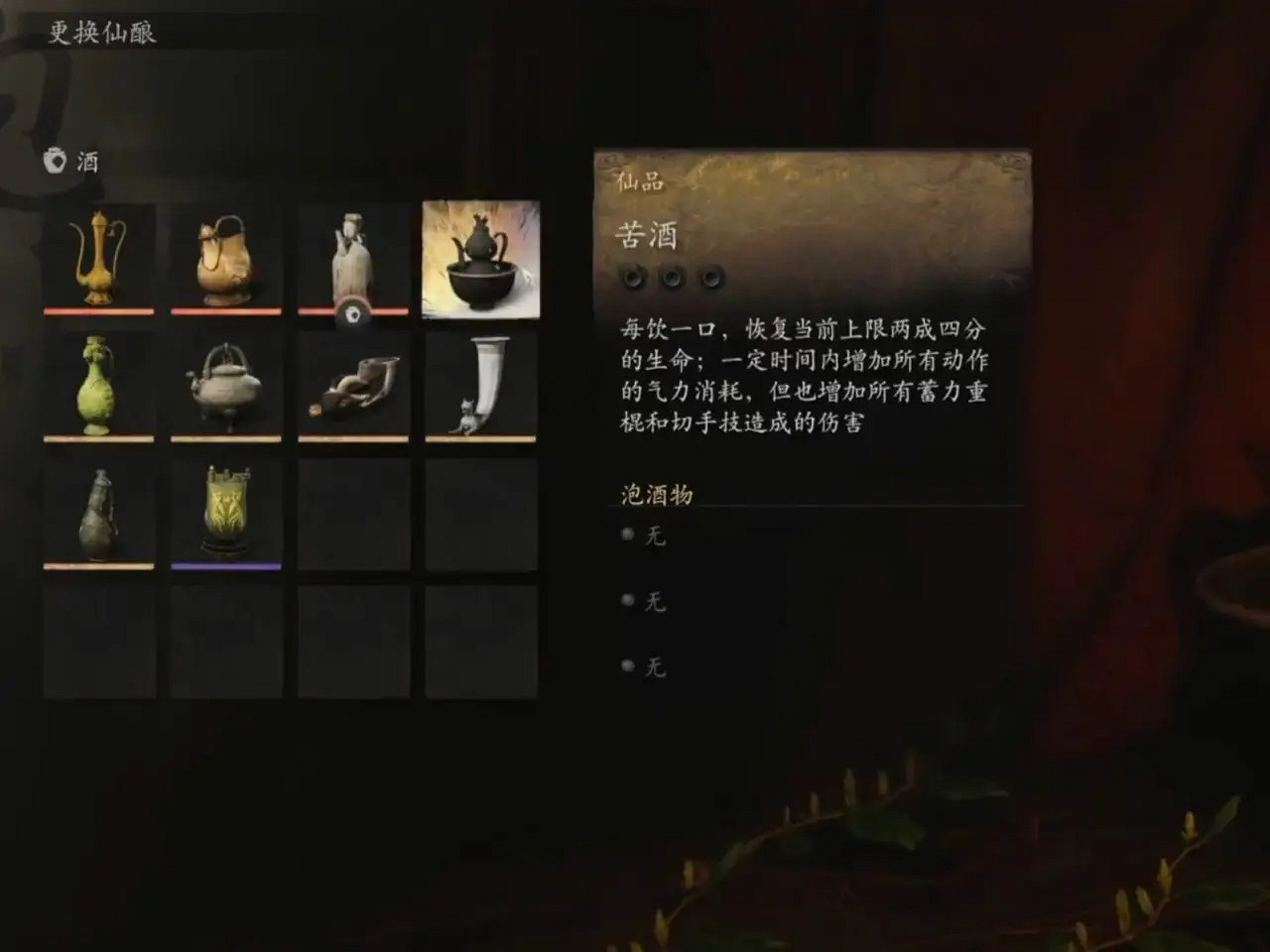Select the green phoenix vase wine
This screenshot has width=1270, height=952.
coord(99,387)
